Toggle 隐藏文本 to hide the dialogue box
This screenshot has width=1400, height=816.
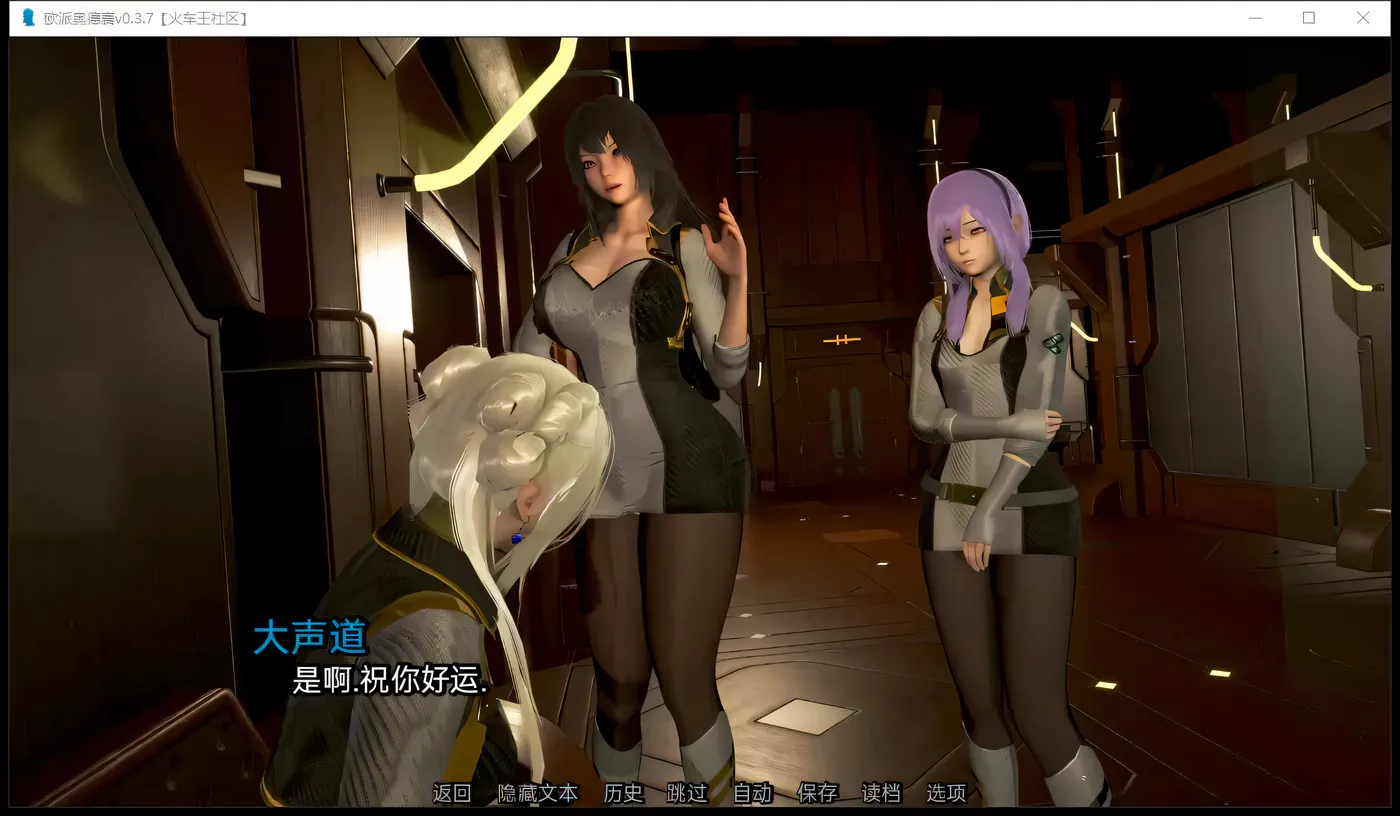537,793
